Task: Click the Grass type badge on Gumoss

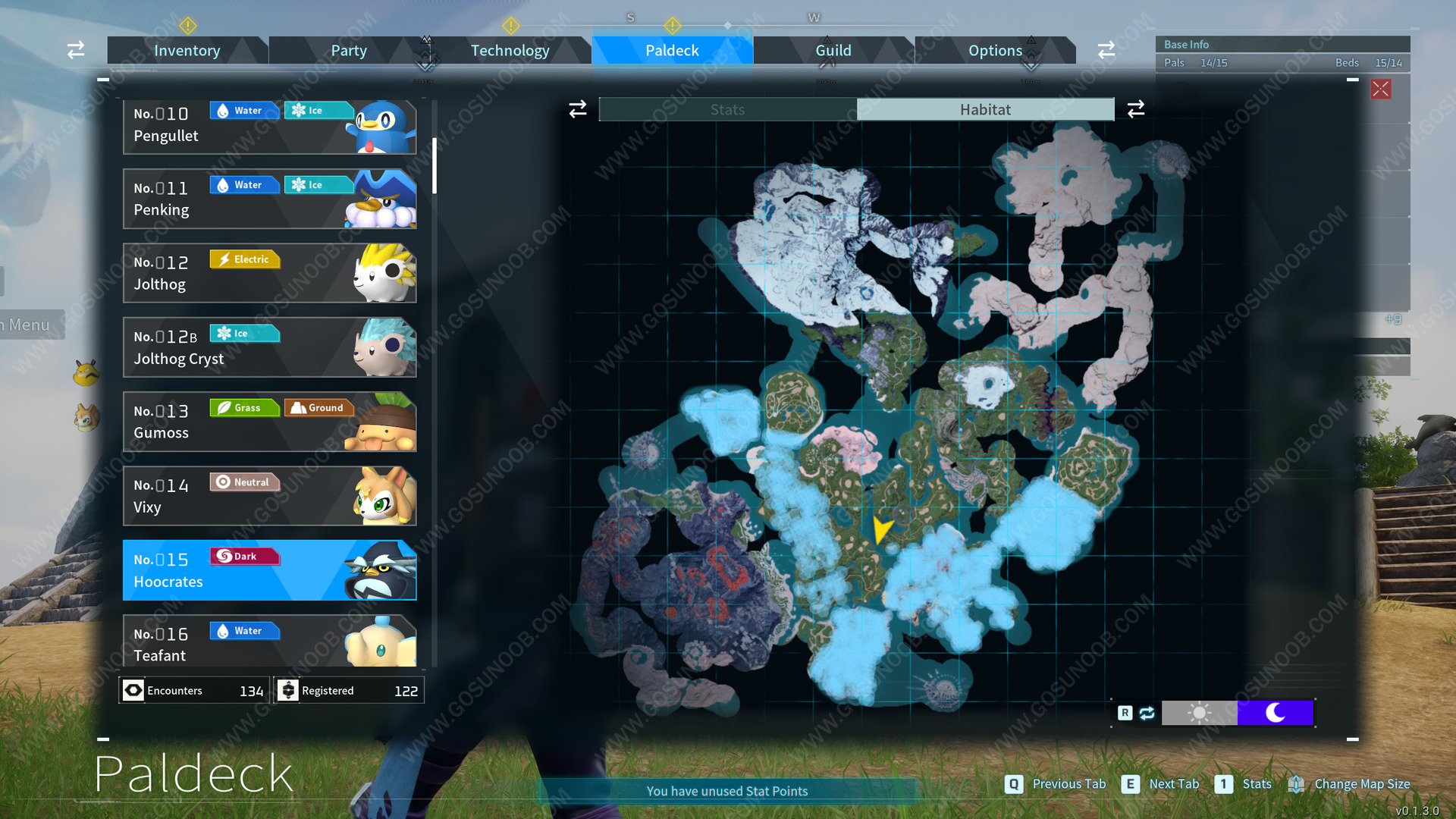Action: pyautogui.click(x=244, y=407)
